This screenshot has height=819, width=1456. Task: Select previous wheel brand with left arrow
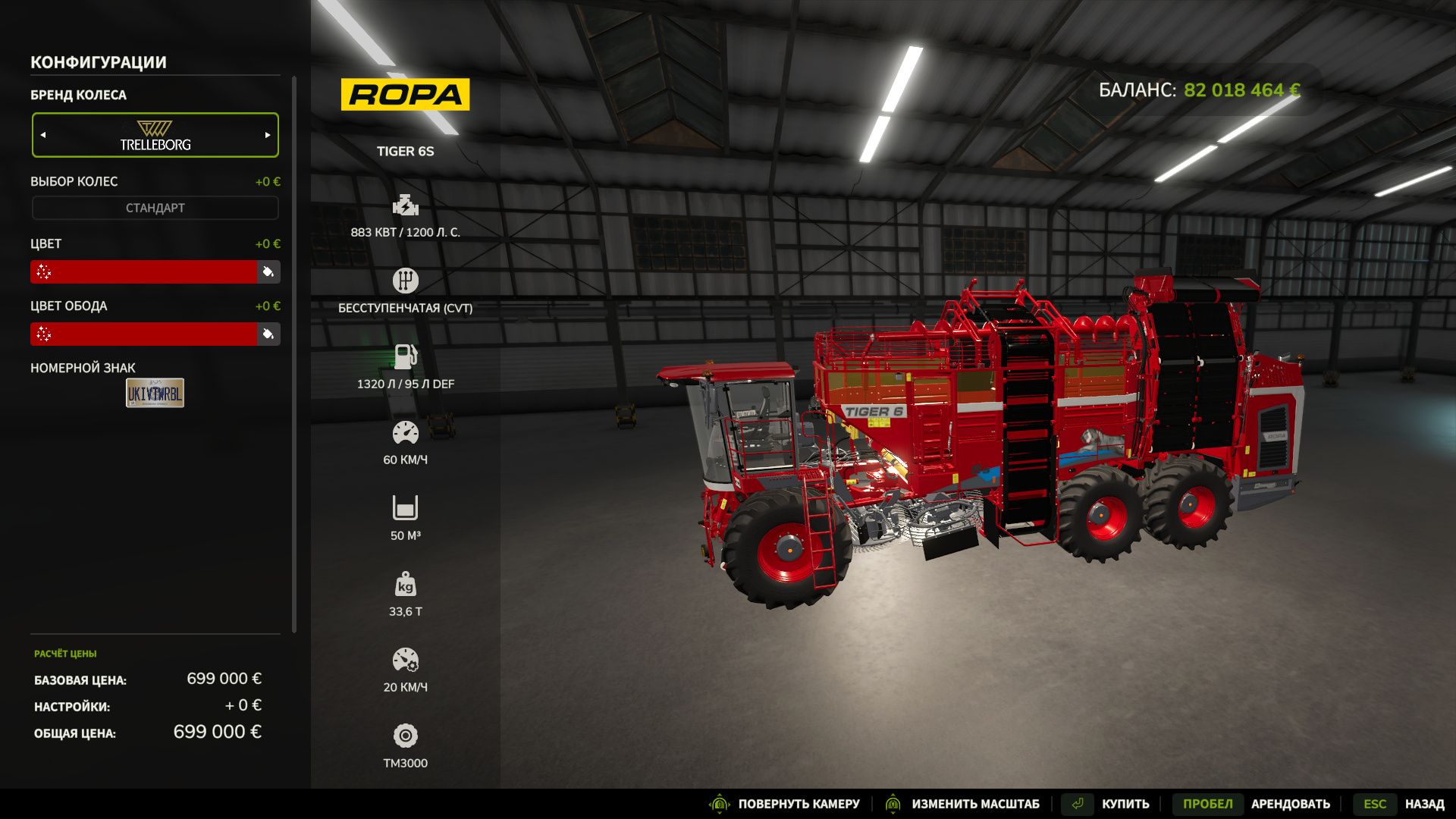[x=43, y=135]
